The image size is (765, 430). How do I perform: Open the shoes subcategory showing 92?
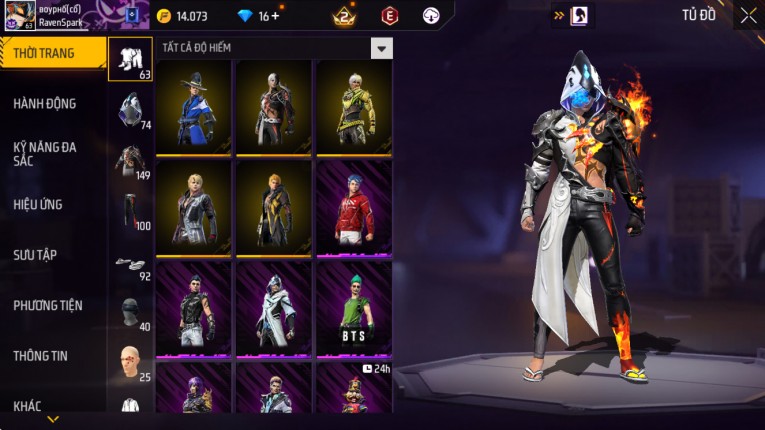tap(130, 264)
